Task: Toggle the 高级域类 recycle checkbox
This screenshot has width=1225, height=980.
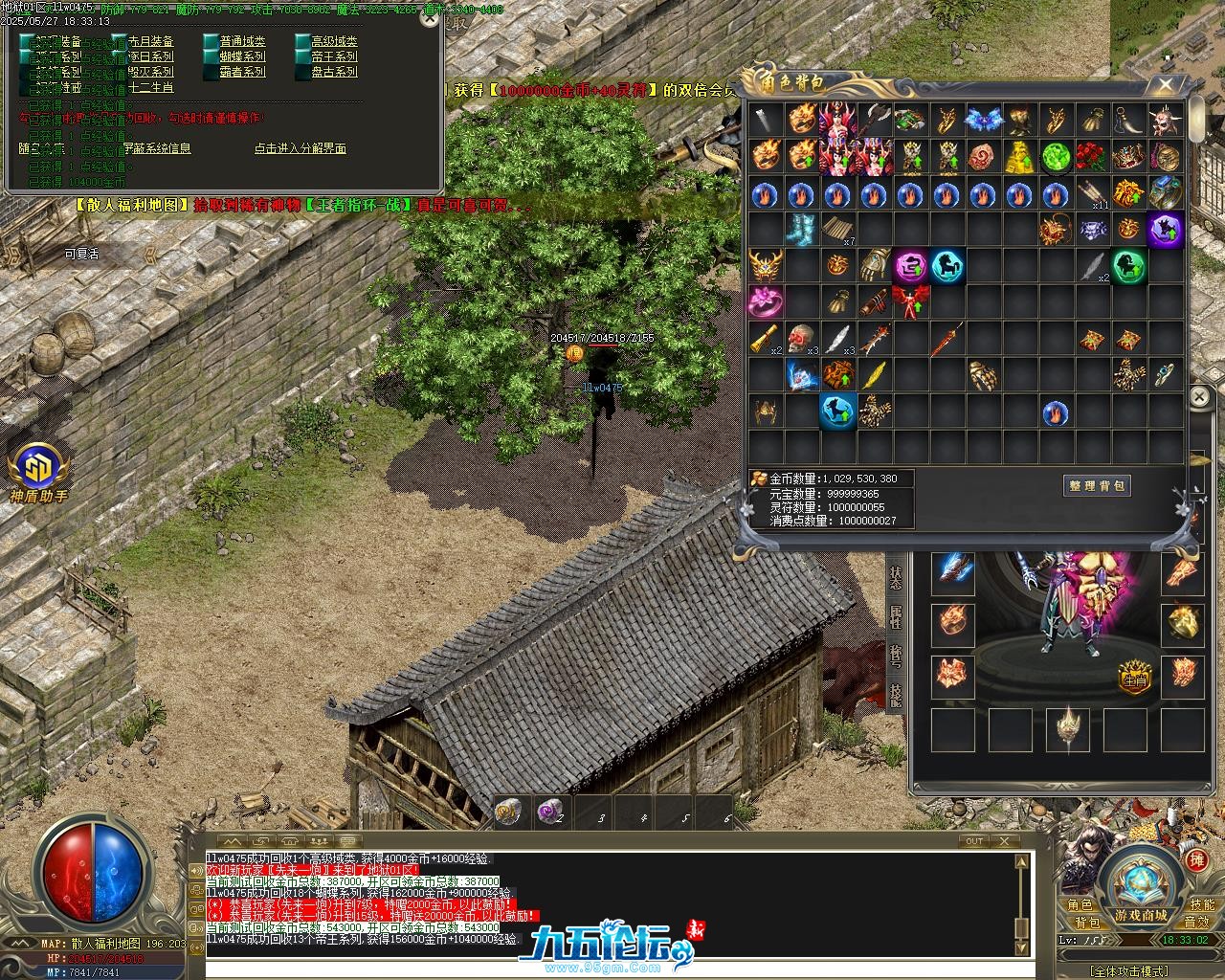Action: (302, 41)
